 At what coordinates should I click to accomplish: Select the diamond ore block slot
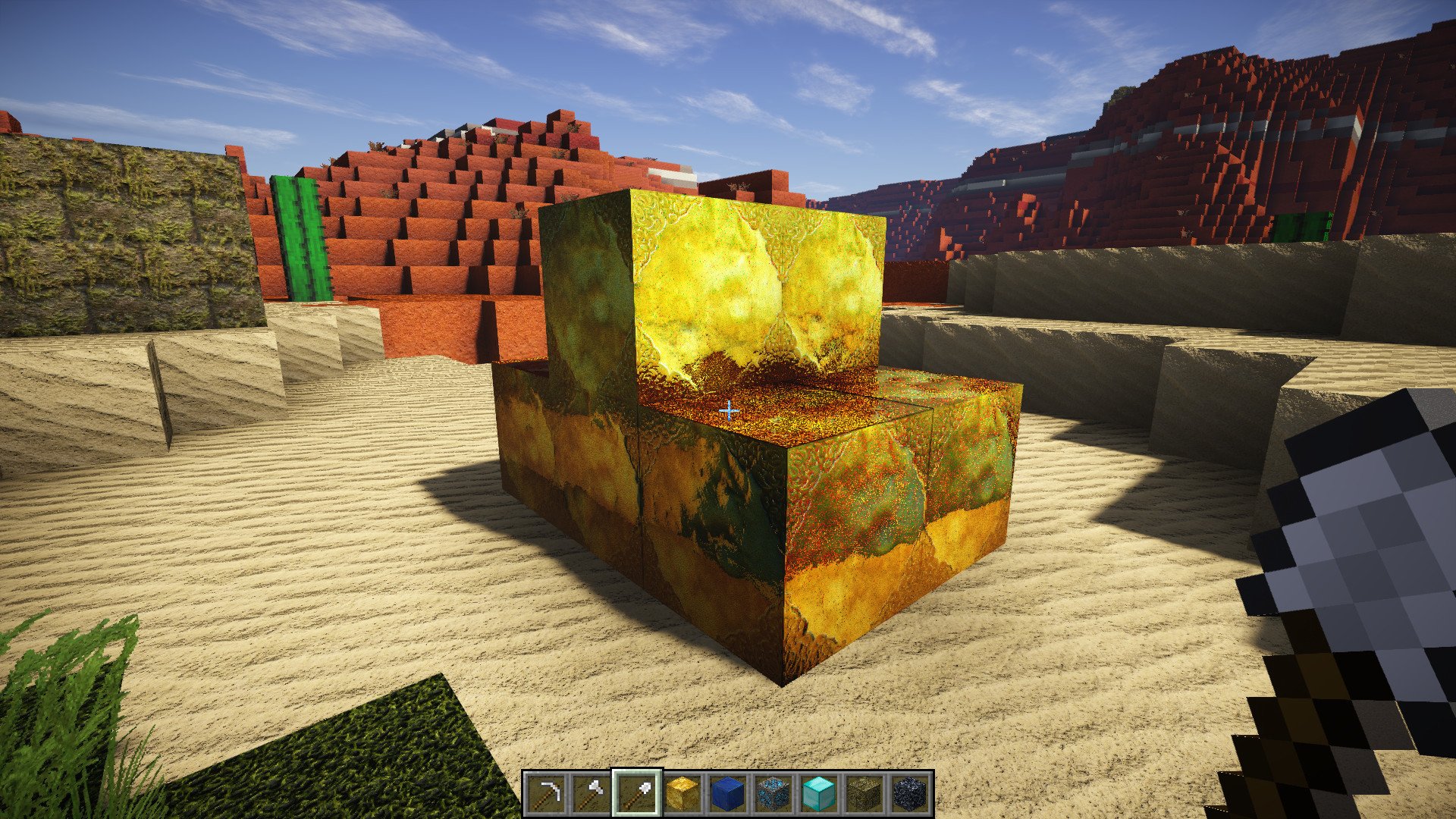(x=773, y=793)
